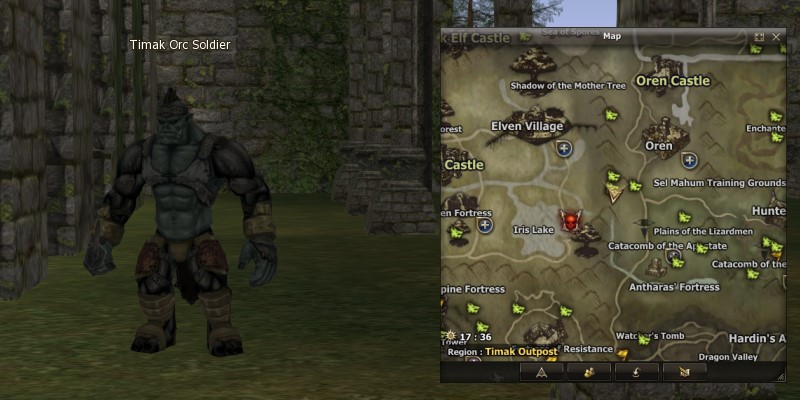800x400 pixels.
Task: Maximize the Map window
Action: click(x=760, y=37)
